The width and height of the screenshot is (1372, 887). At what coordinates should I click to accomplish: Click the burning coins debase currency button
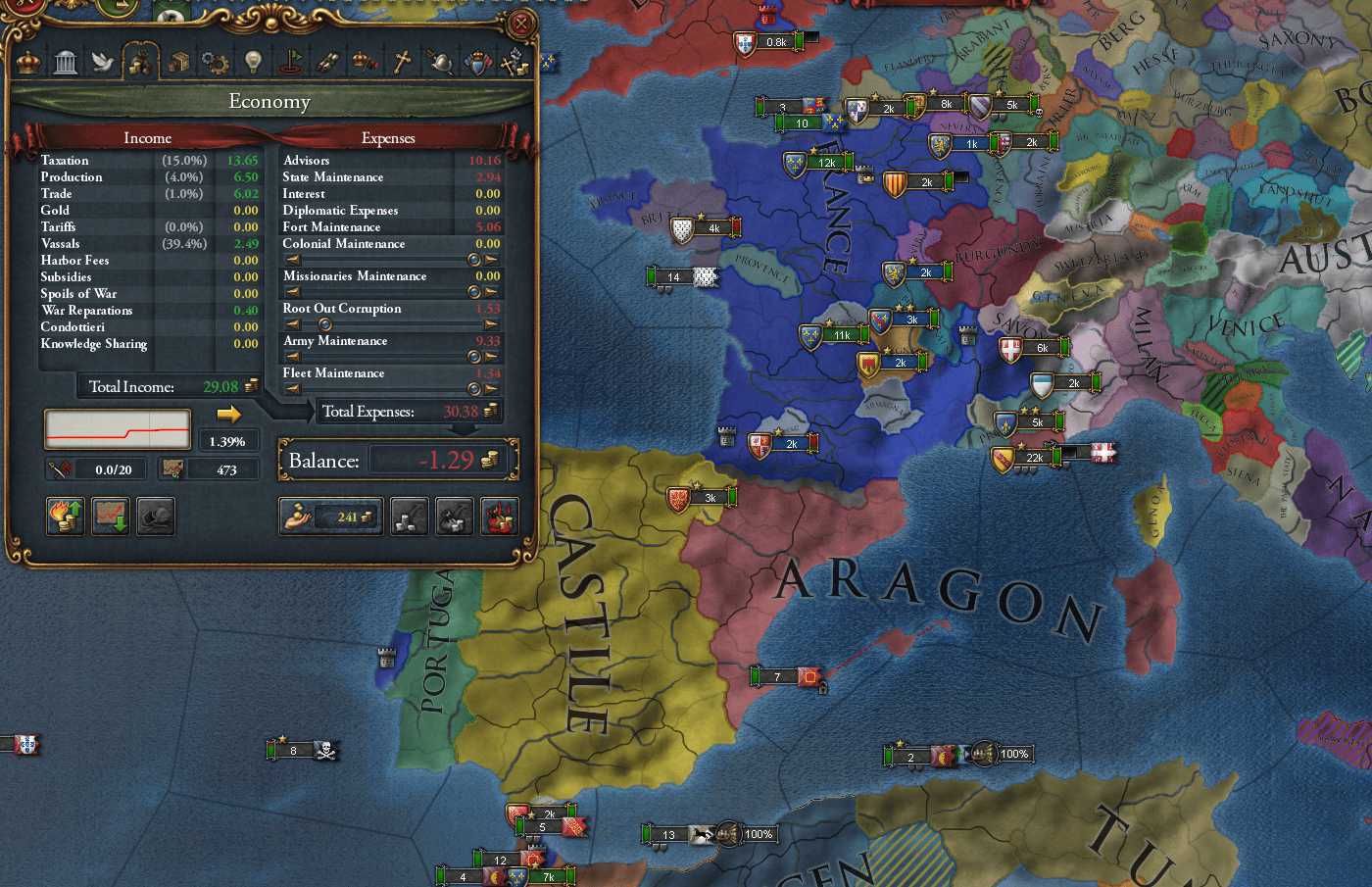click(x=66, y=516)
